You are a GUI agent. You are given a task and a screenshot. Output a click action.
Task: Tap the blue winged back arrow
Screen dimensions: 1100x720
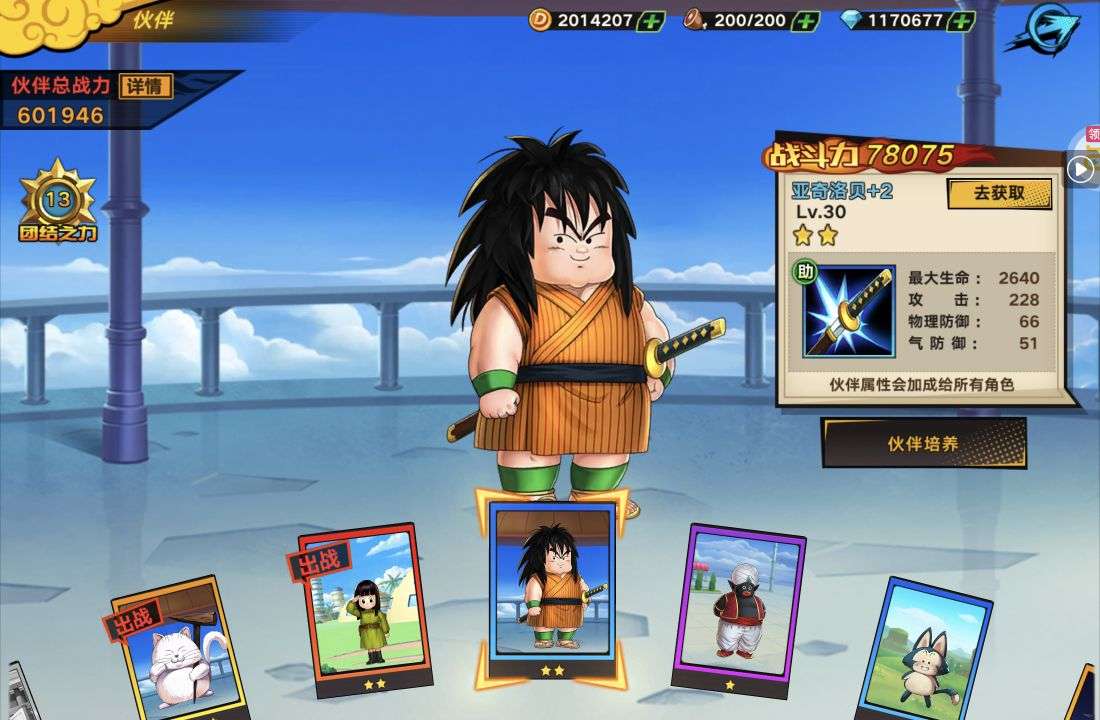coord(1045,30)
